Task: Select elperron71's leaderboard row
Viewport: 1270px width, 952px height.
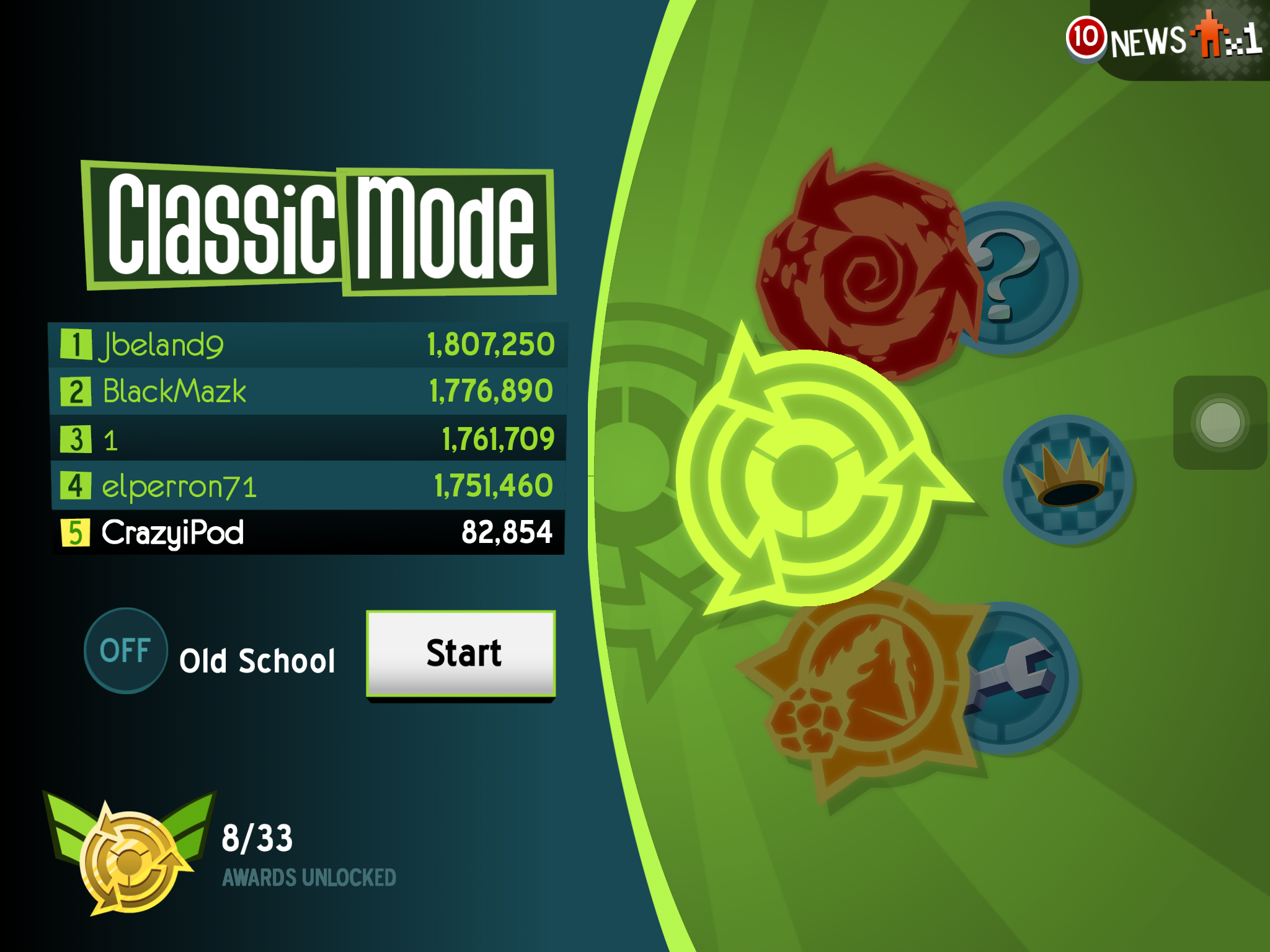Action: coord(308,486)
